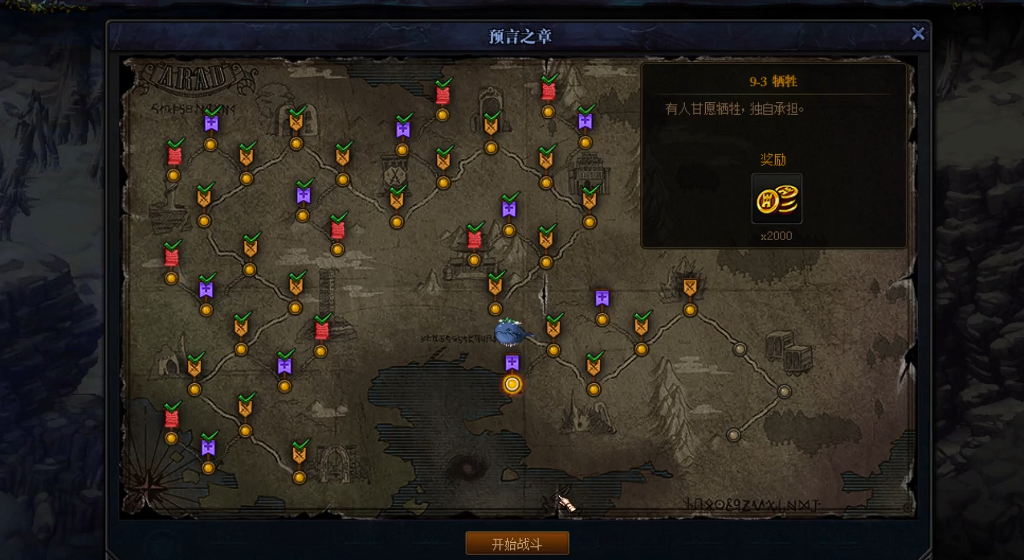Viewport: 1024px width, 560px height.
Task: Pick the unselected purple stage without a checkmark
Action: [602, 299]
